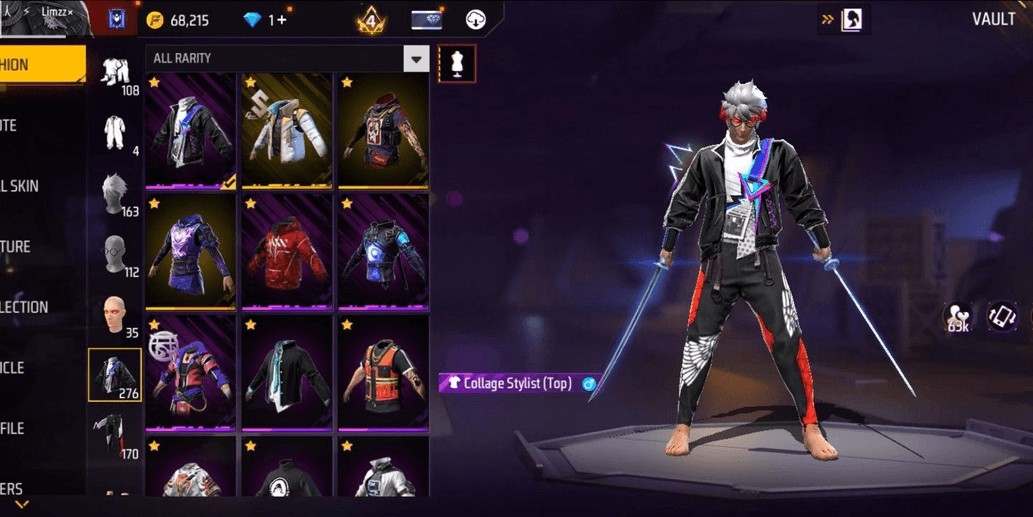1033x517 pixels.
Task: Toggle the mannequin preview button
Action: [456, 64]
